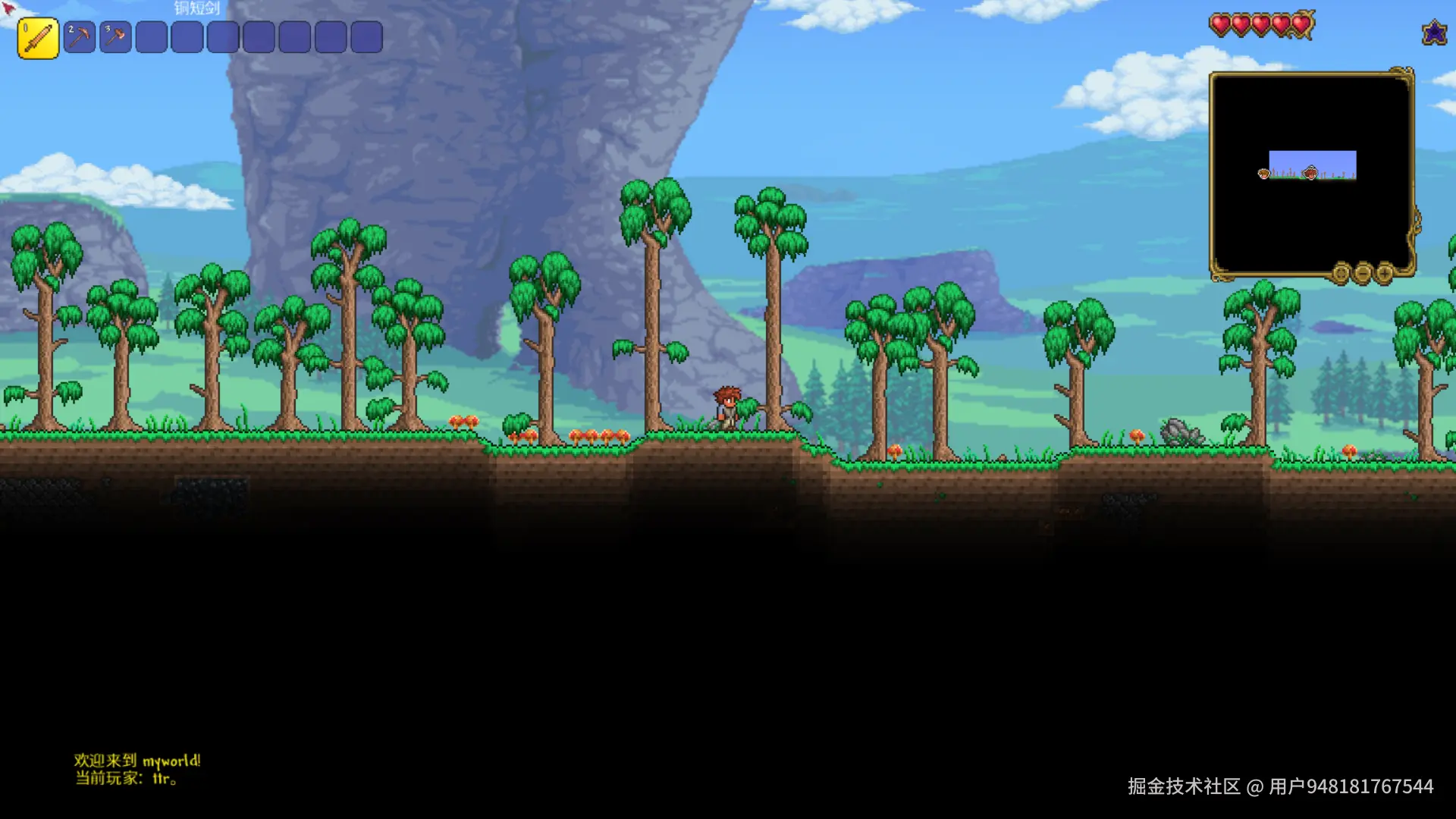Choose the copper axe hotbar slot
Screen dimensions: 1456x819
pyautogui.click(x=115, y=37)
